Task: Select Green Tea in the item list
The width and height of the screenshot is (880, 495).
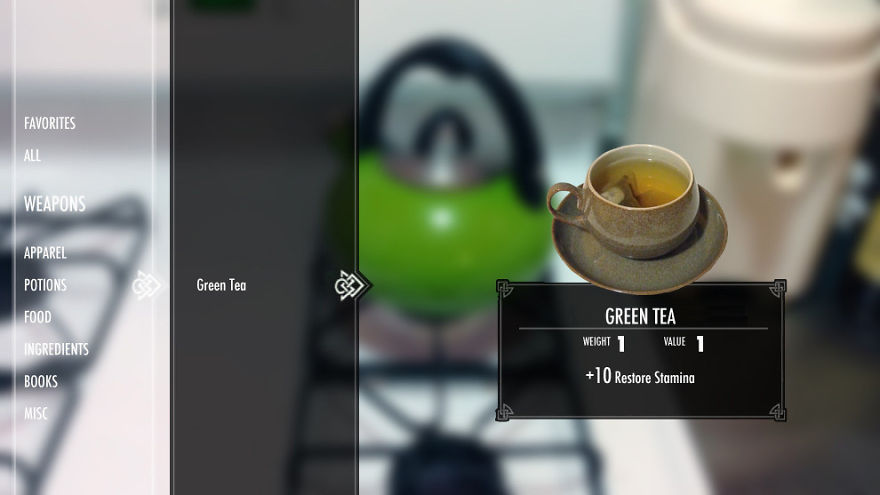Action: 221,286
